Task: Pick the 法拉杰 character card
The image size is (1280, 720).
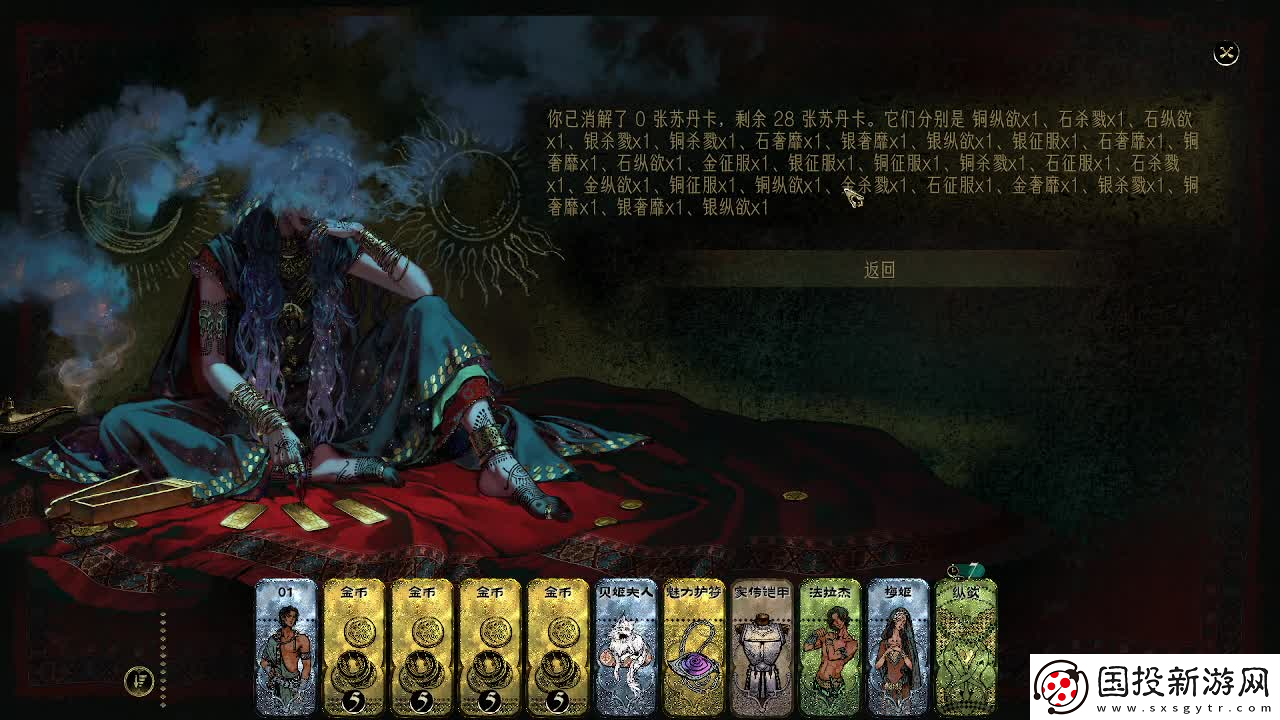Action: click(830, 647)
